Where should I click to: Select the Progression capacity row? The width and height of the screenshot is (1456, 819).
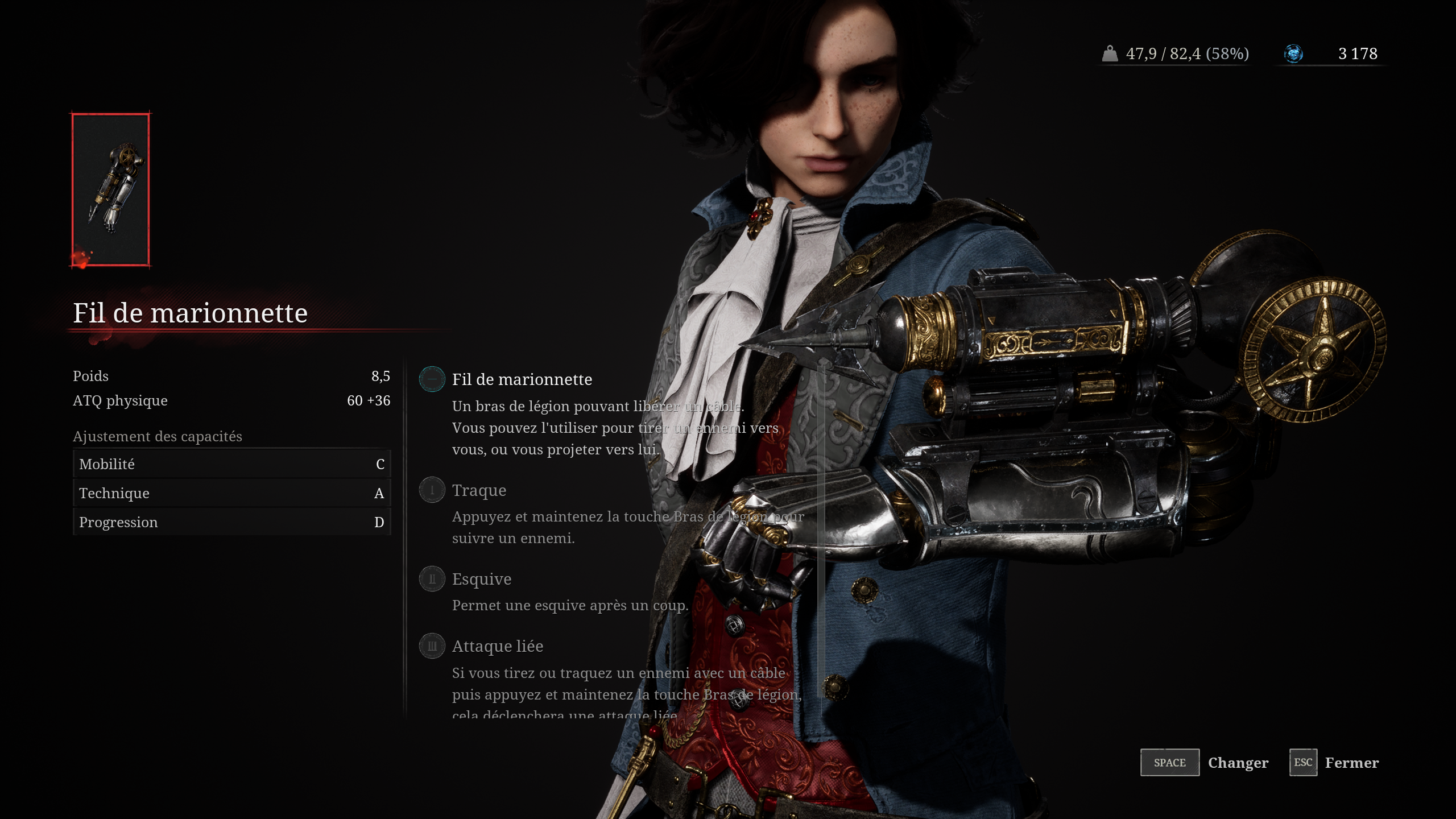[231, 522]
